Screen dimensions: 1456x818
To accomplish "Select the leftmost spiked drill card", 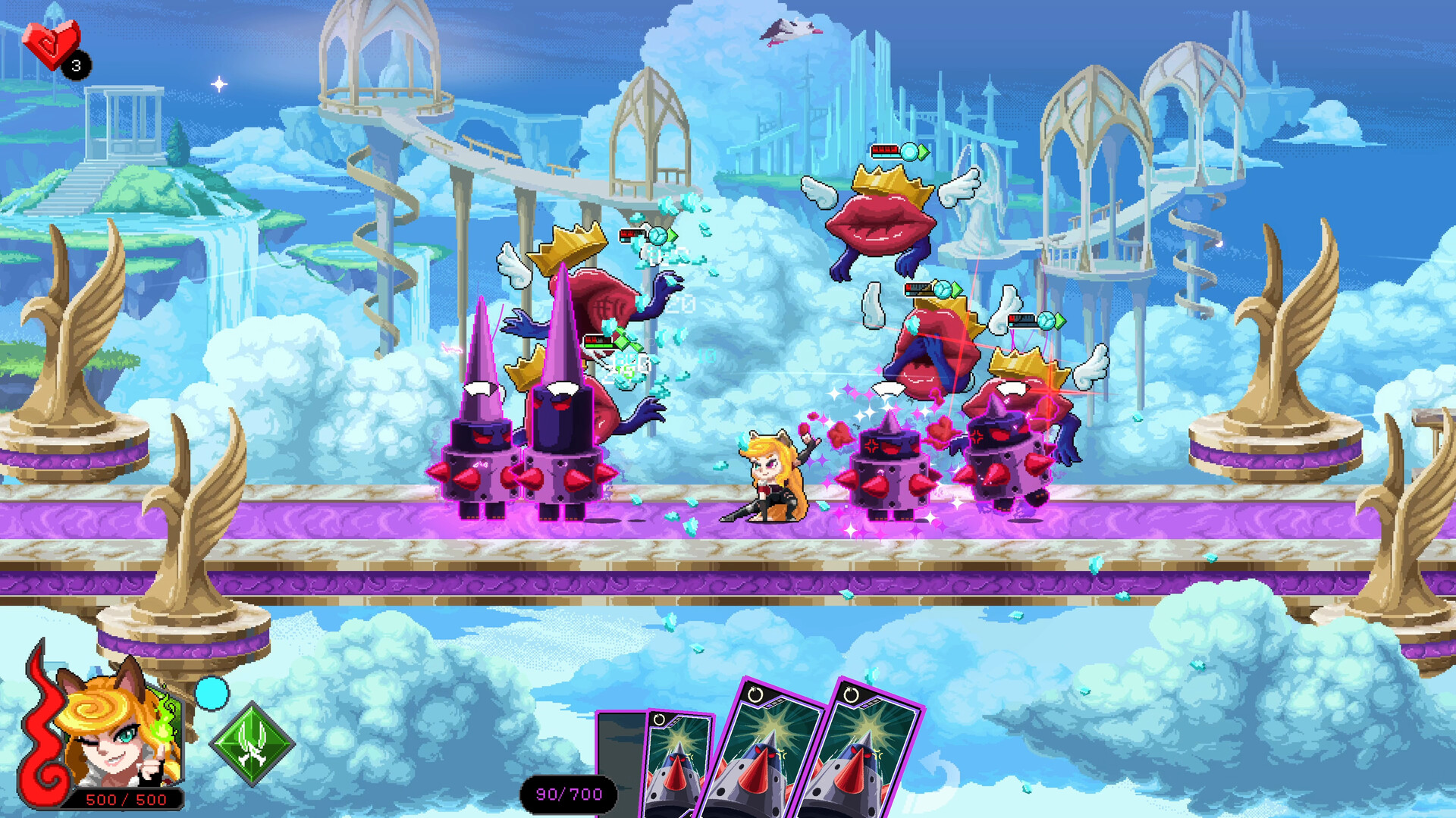I will click(x=679, y=766).
